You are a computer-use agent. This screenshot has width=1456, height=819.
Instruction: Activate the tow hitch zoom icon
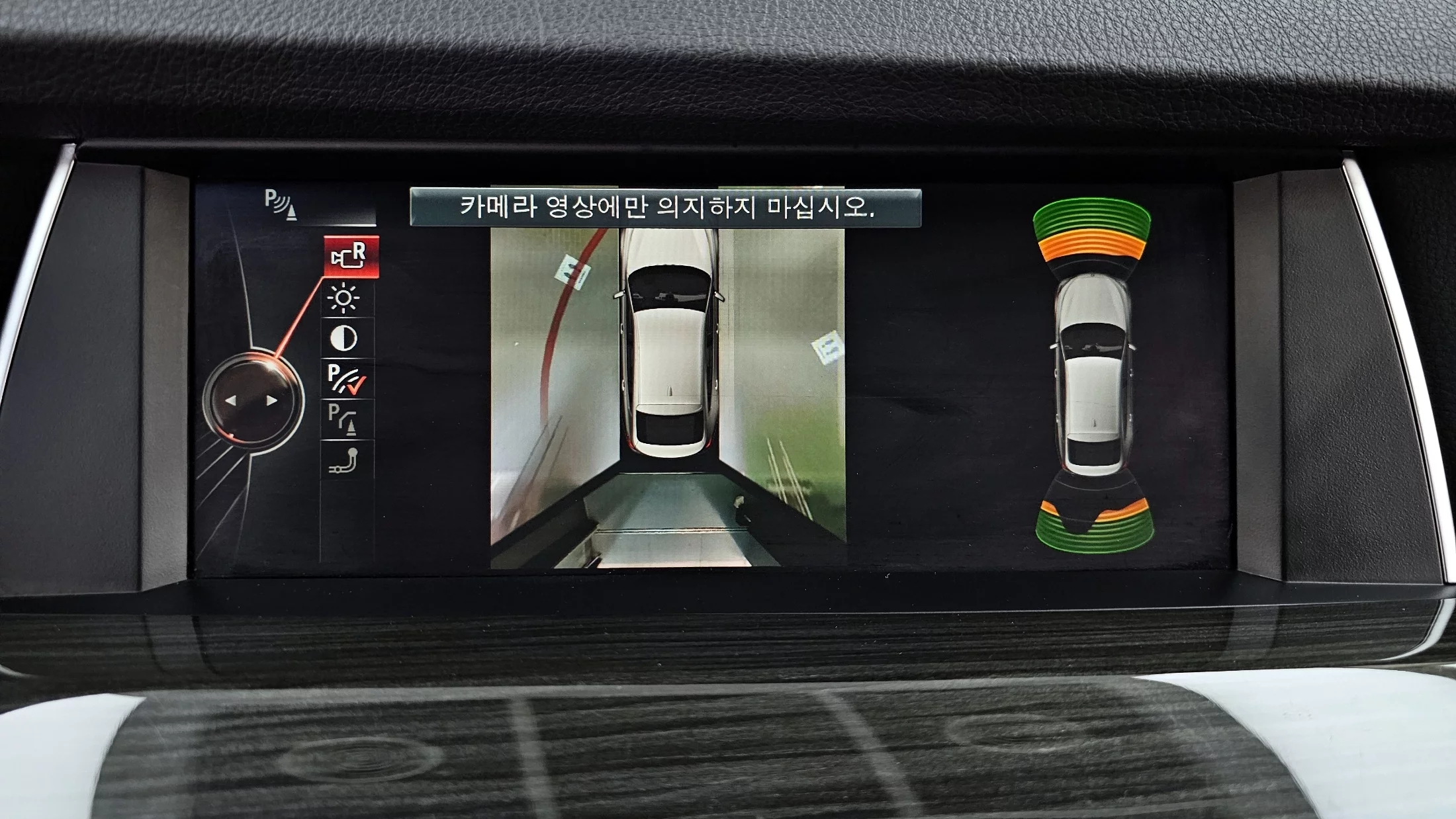pos(344,461)
